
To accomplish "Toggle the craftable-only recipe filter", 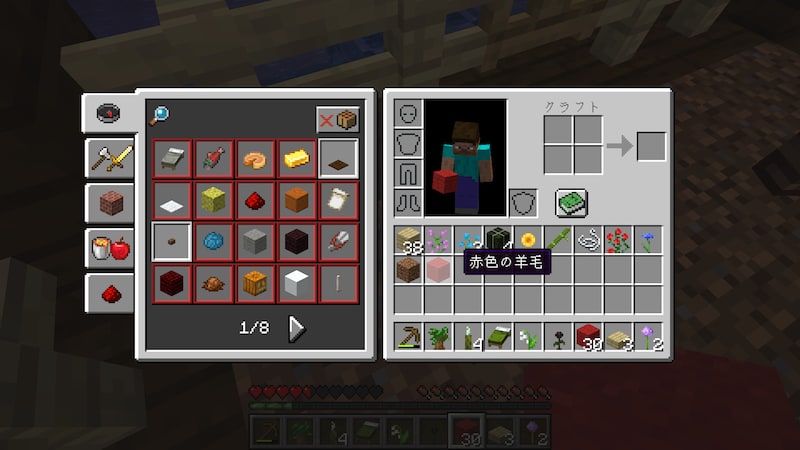I will pyautogui.click(x=338, y=119).
